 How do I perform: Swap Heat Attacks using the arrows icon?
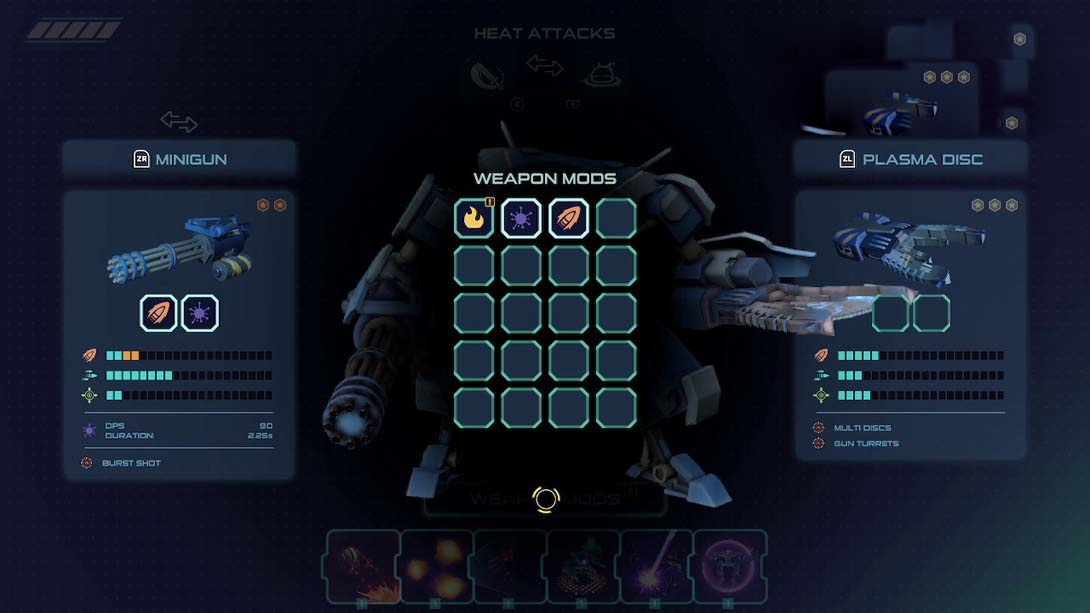pyautogui.click(x=545, y=67)
